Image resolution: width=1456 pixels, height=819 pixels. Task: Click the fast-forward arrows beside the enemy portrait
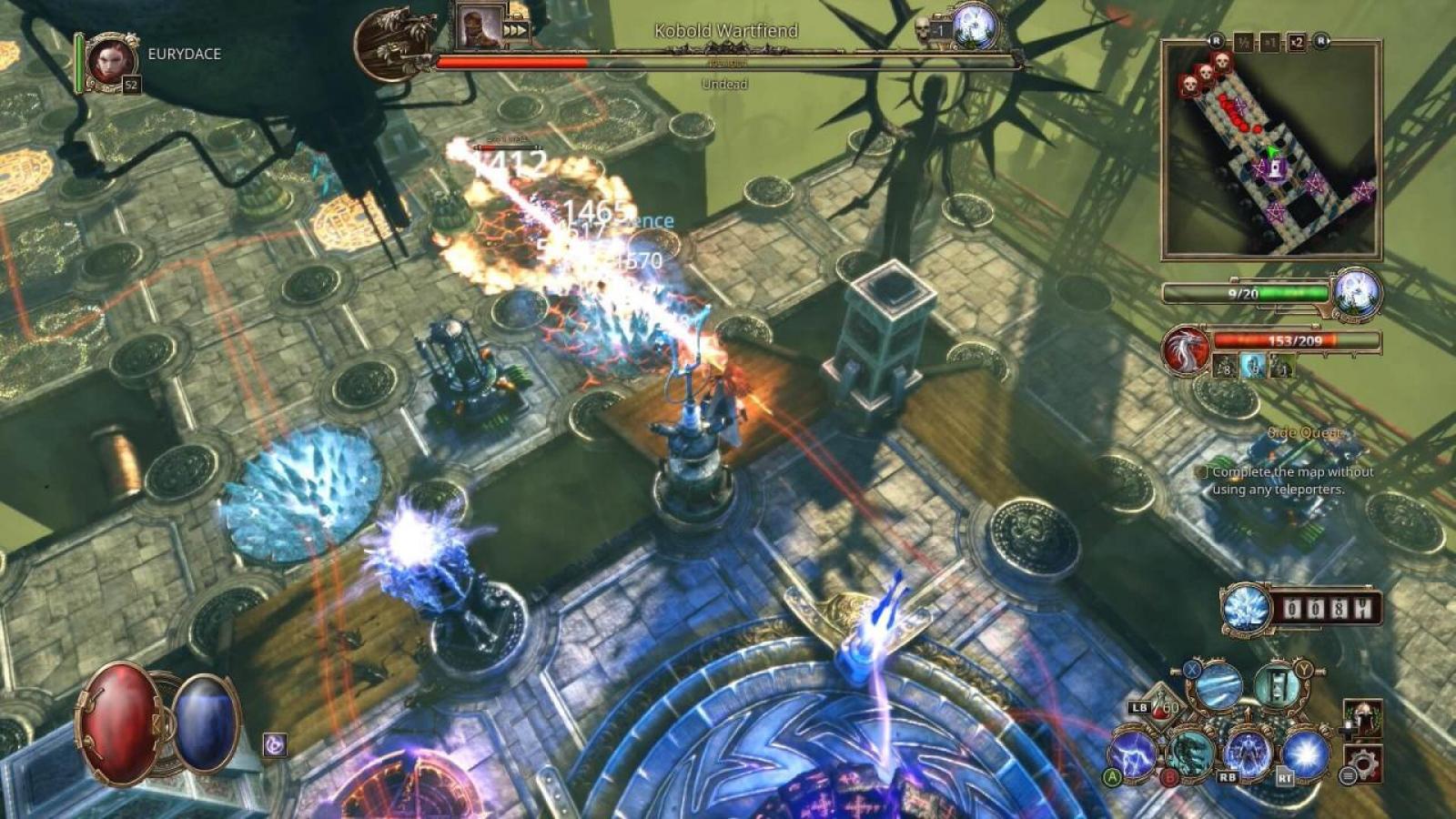(515, 30)
